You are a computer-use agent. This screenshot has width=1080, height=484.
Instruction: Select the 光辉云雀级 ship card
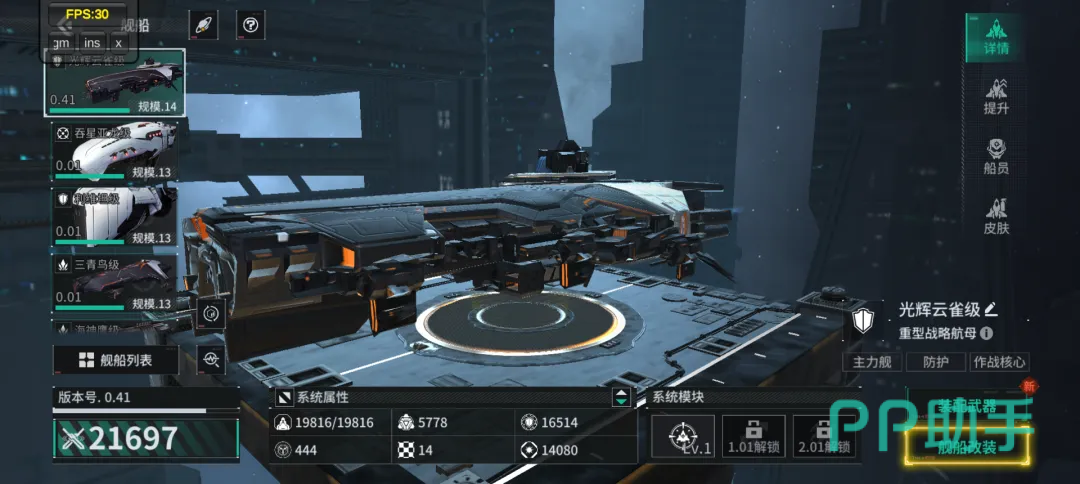click(114, 84)
